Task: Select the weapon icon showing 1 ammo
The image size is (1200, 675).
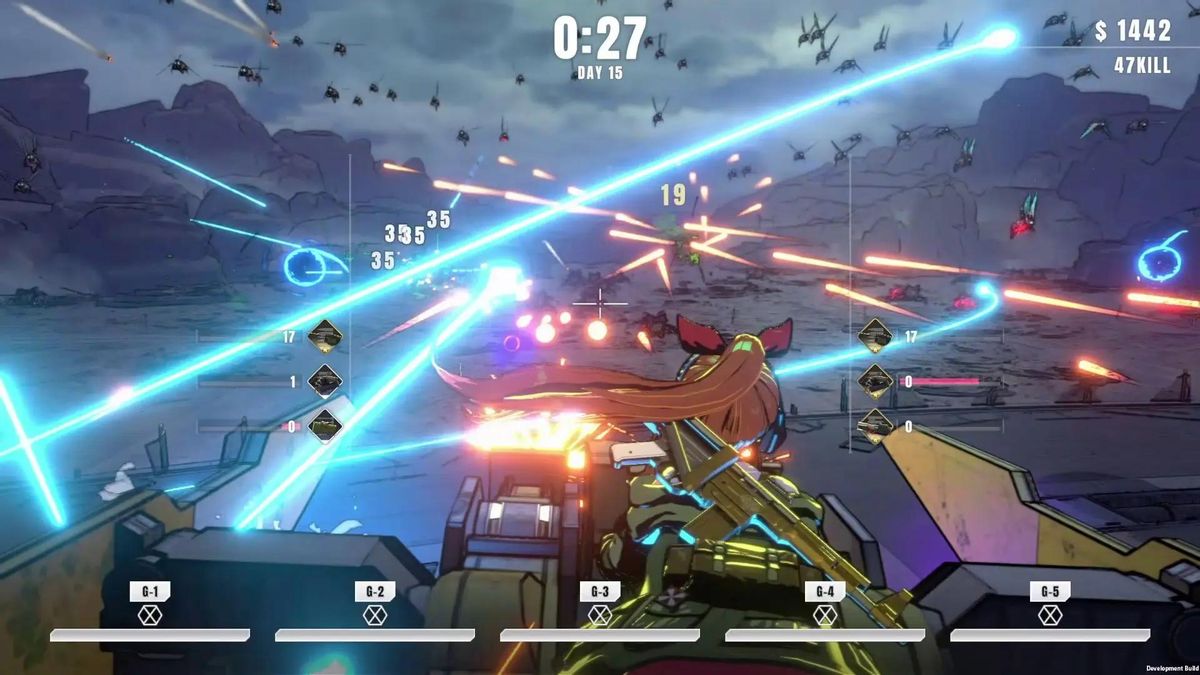Action: (x=325, y=381)
